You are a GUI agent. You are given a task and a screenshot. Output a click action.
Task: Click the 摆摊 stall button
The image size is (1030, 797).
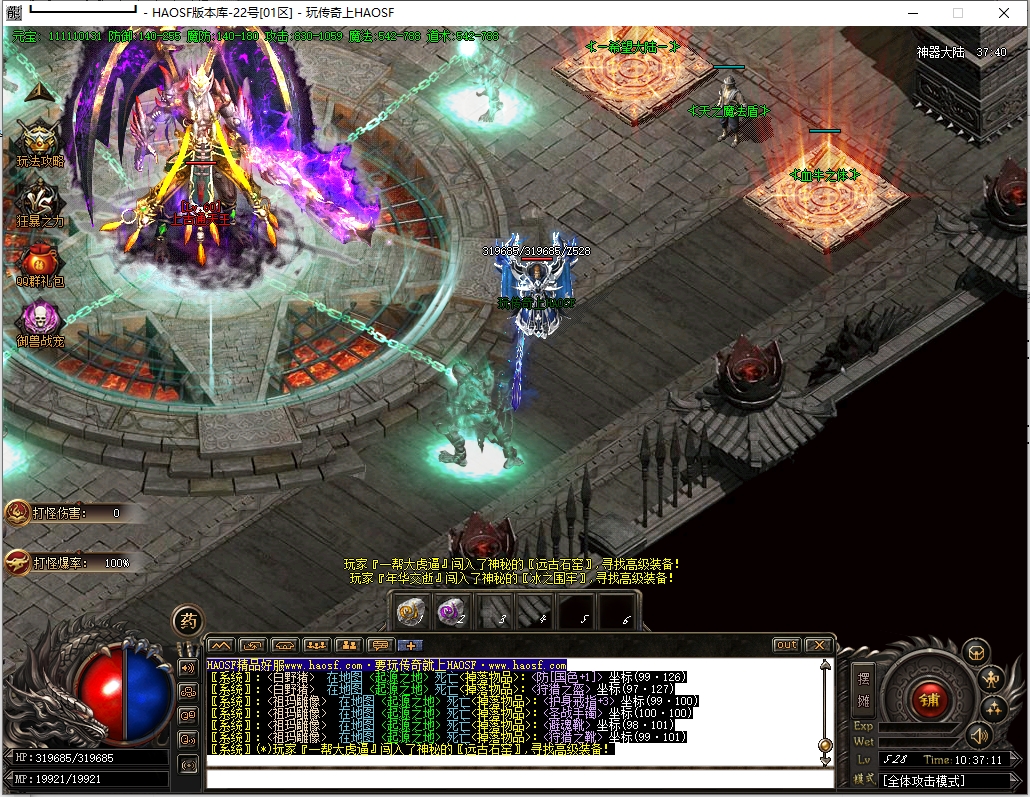point(864,689)
